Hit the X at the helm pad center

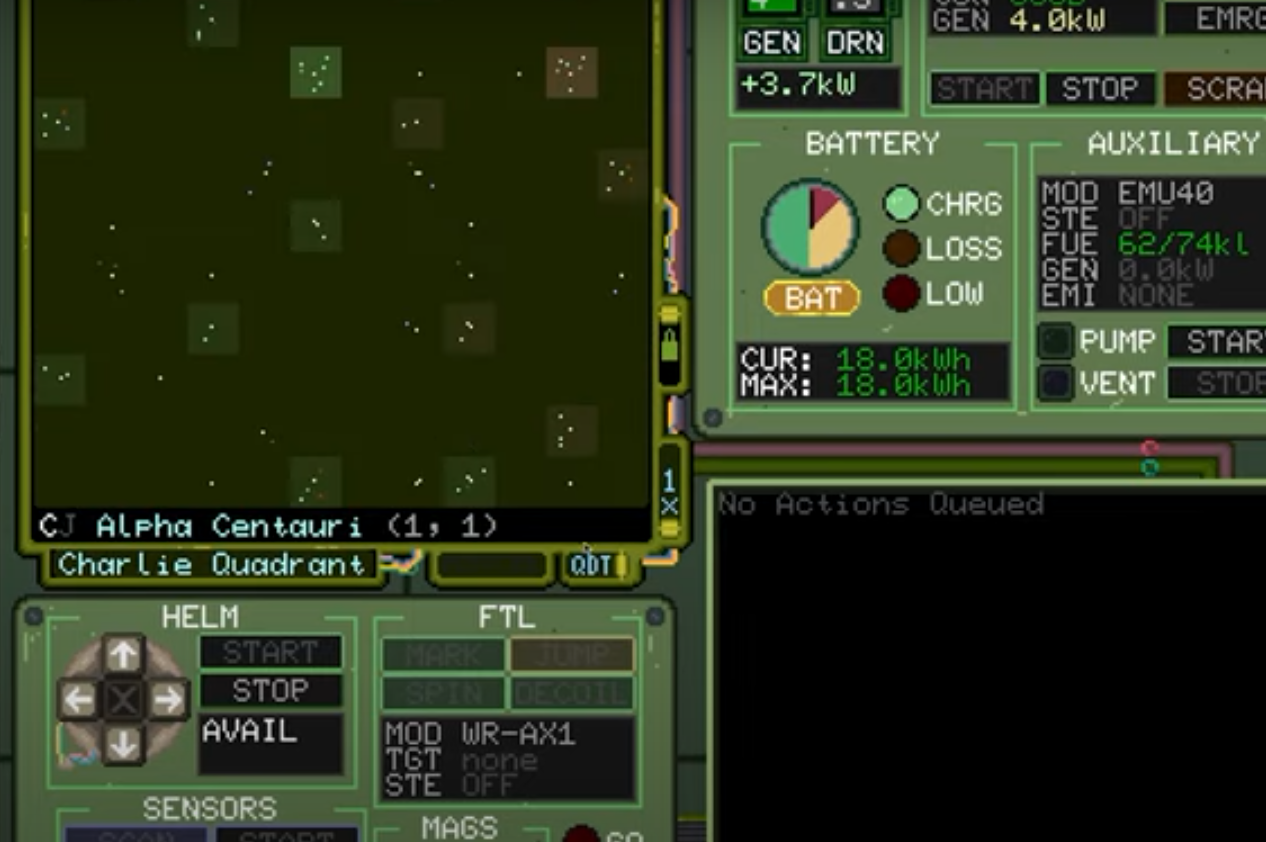click(123, 700)
